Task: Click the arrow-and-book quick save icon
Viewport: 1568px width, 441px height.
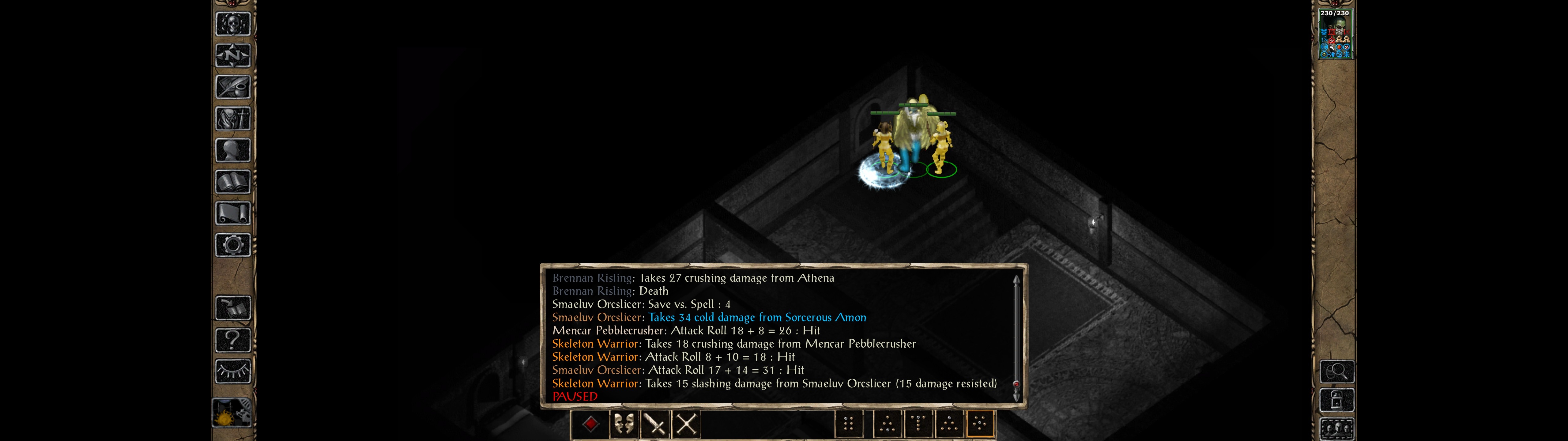Action: coord(233,308)
